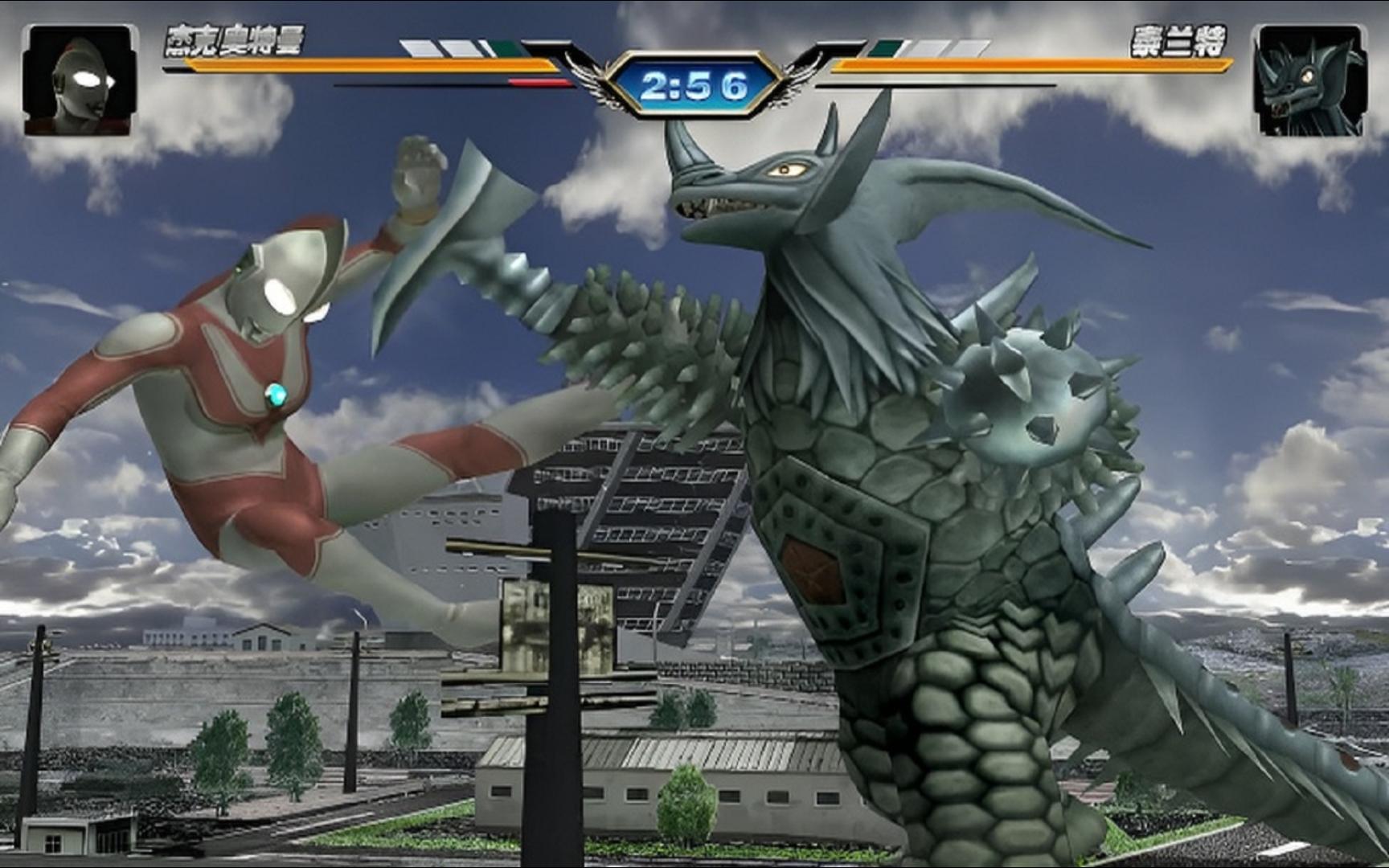This screenshot has height=868, width=1389.
Task: Select the Tyrant monster opponent portrait
Action: coord(1309,80)
